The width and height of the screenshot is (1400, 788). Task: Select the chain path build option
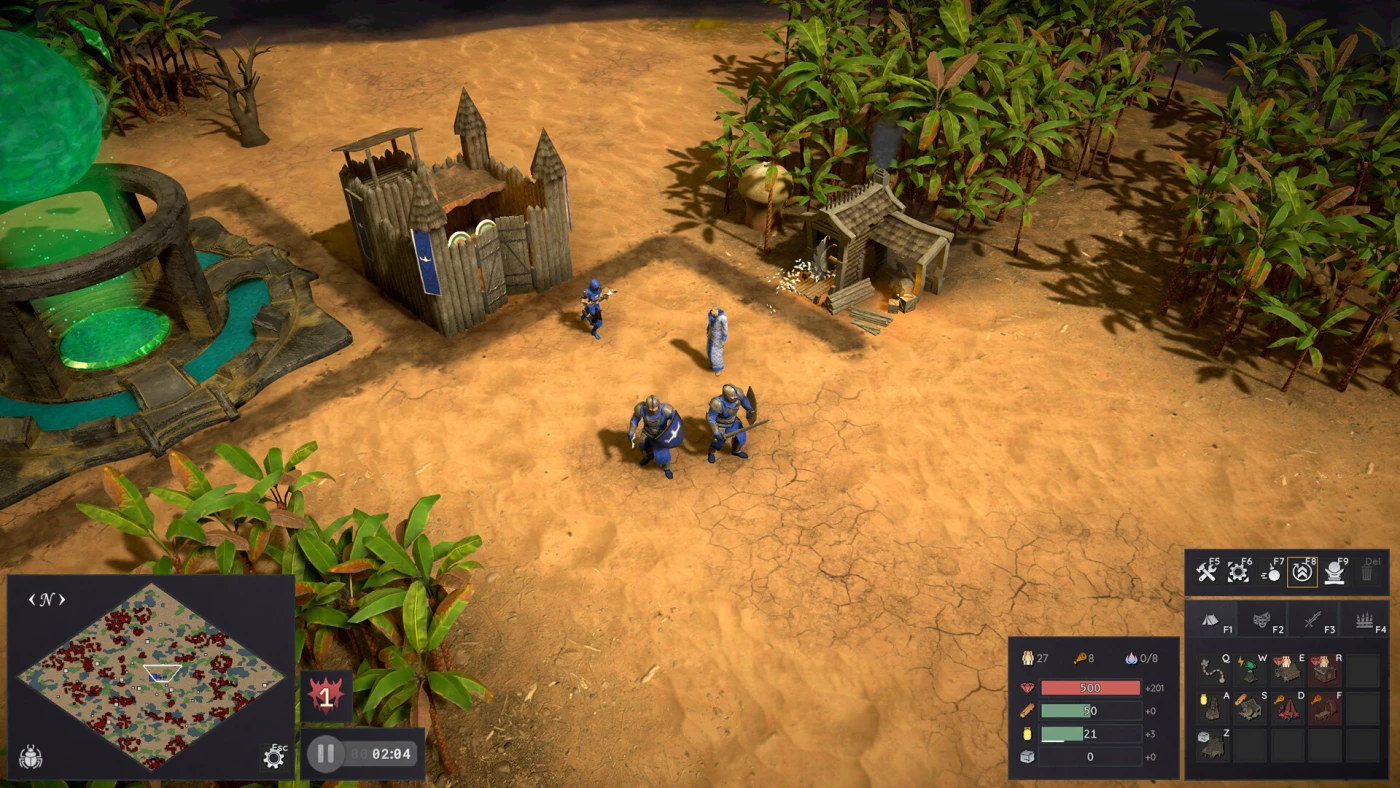coord(1213,669)
